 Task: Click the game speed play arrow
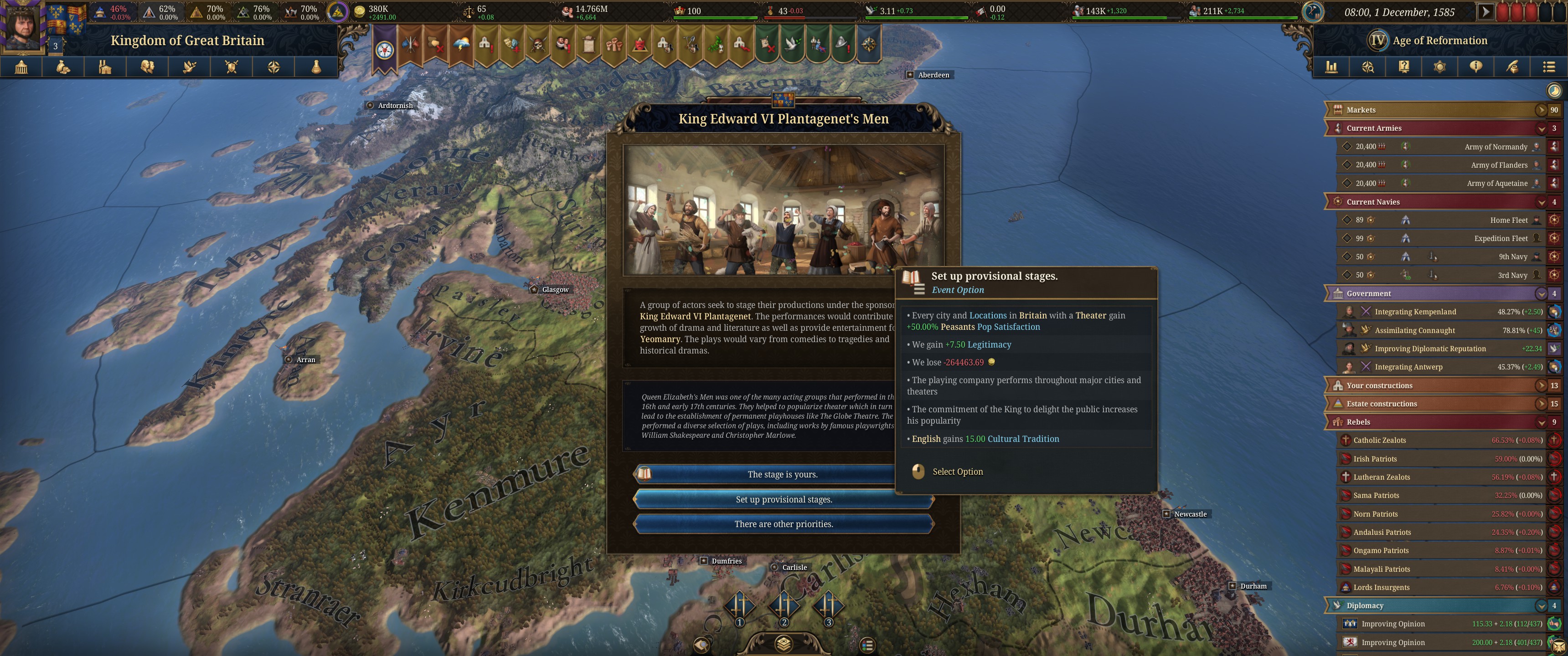point(1485,11)
